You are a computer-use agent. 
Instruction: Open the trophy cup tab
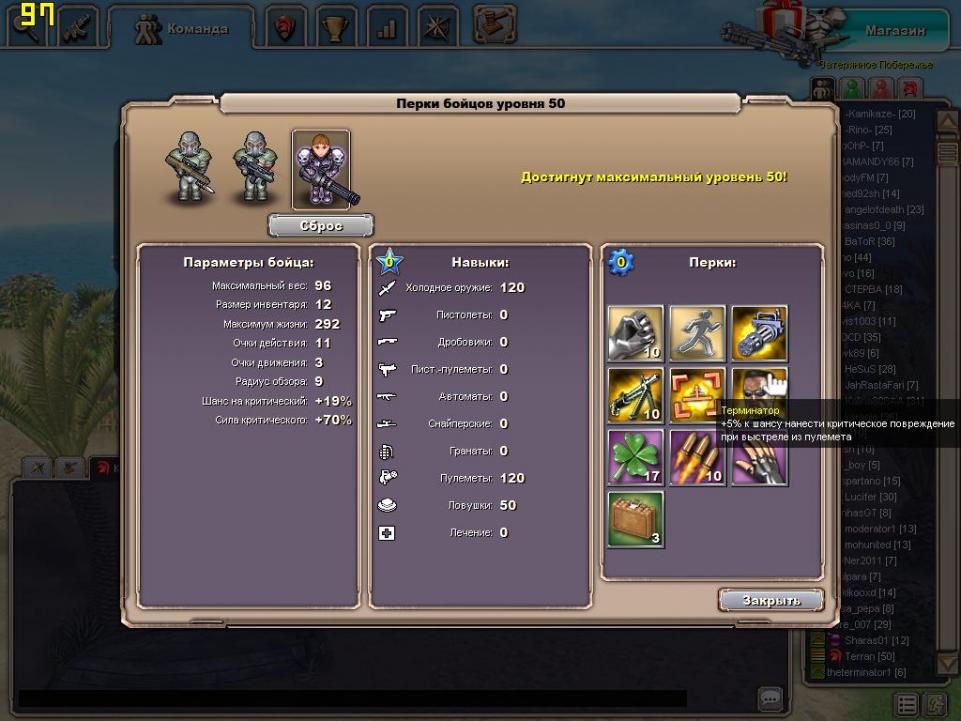click(337, 29)
